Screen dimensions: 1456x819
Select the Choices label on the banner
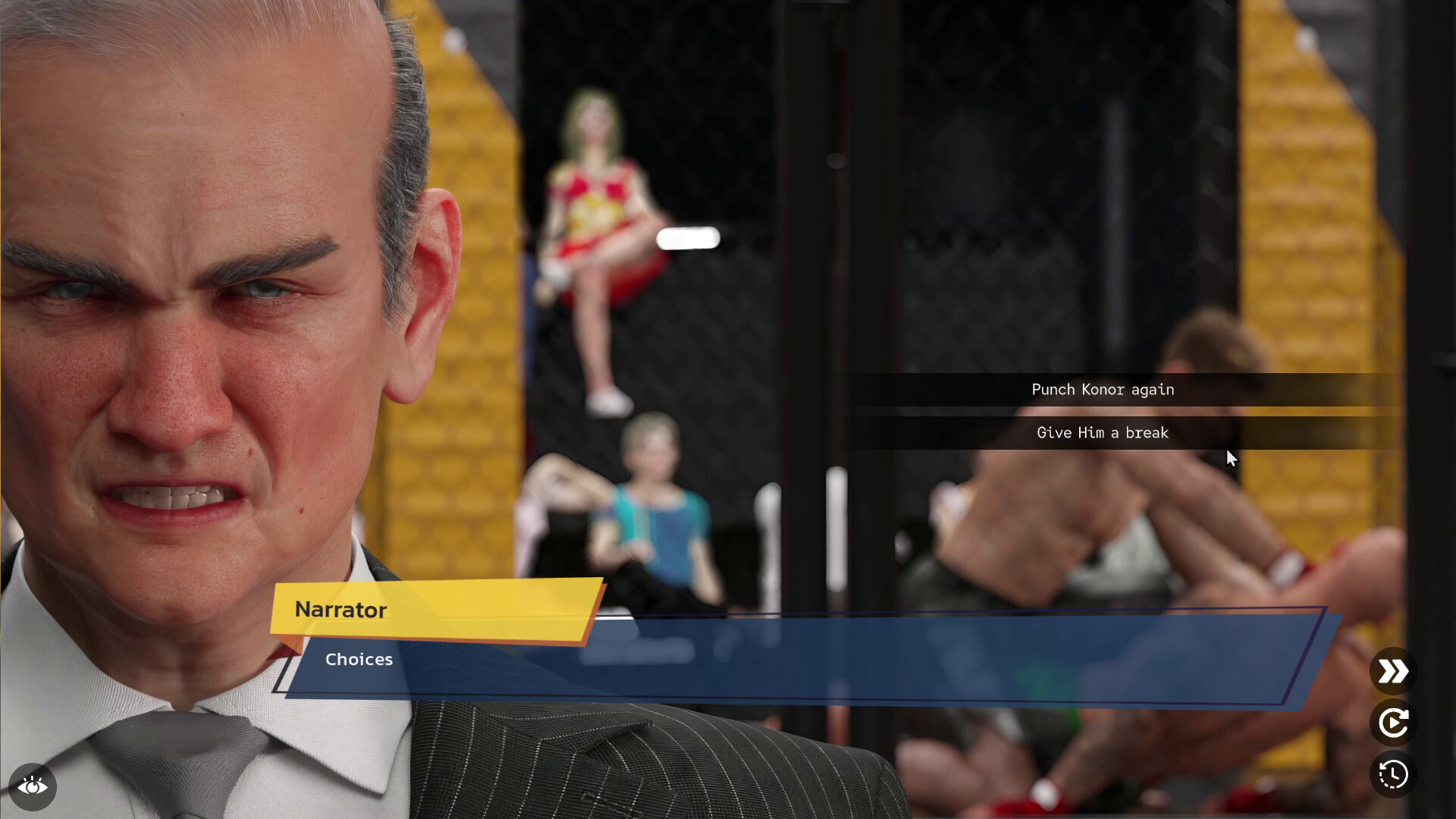click(359, 659)
